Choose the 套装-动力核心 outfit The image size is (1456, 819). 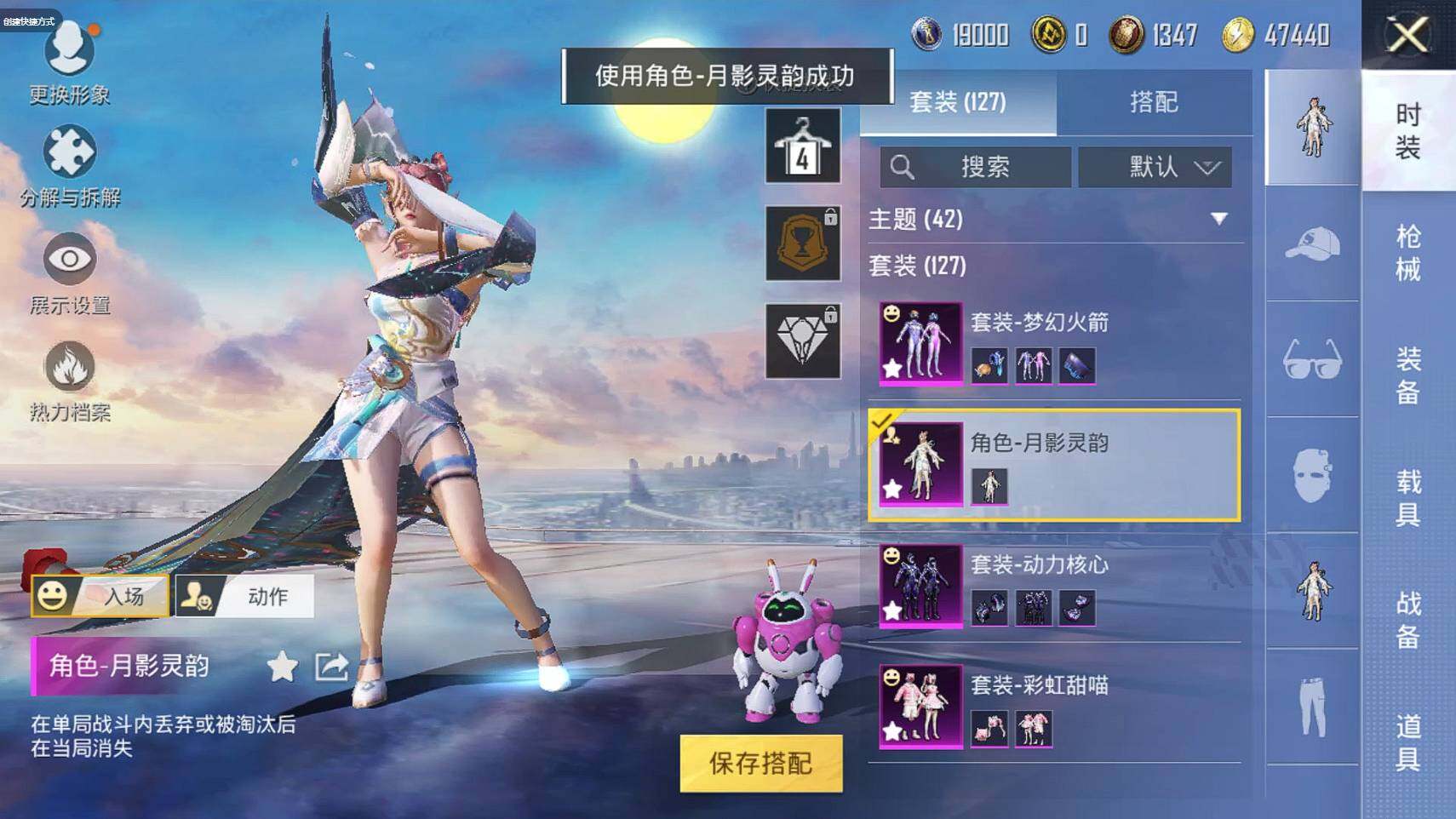click(x=1054, y=586)
